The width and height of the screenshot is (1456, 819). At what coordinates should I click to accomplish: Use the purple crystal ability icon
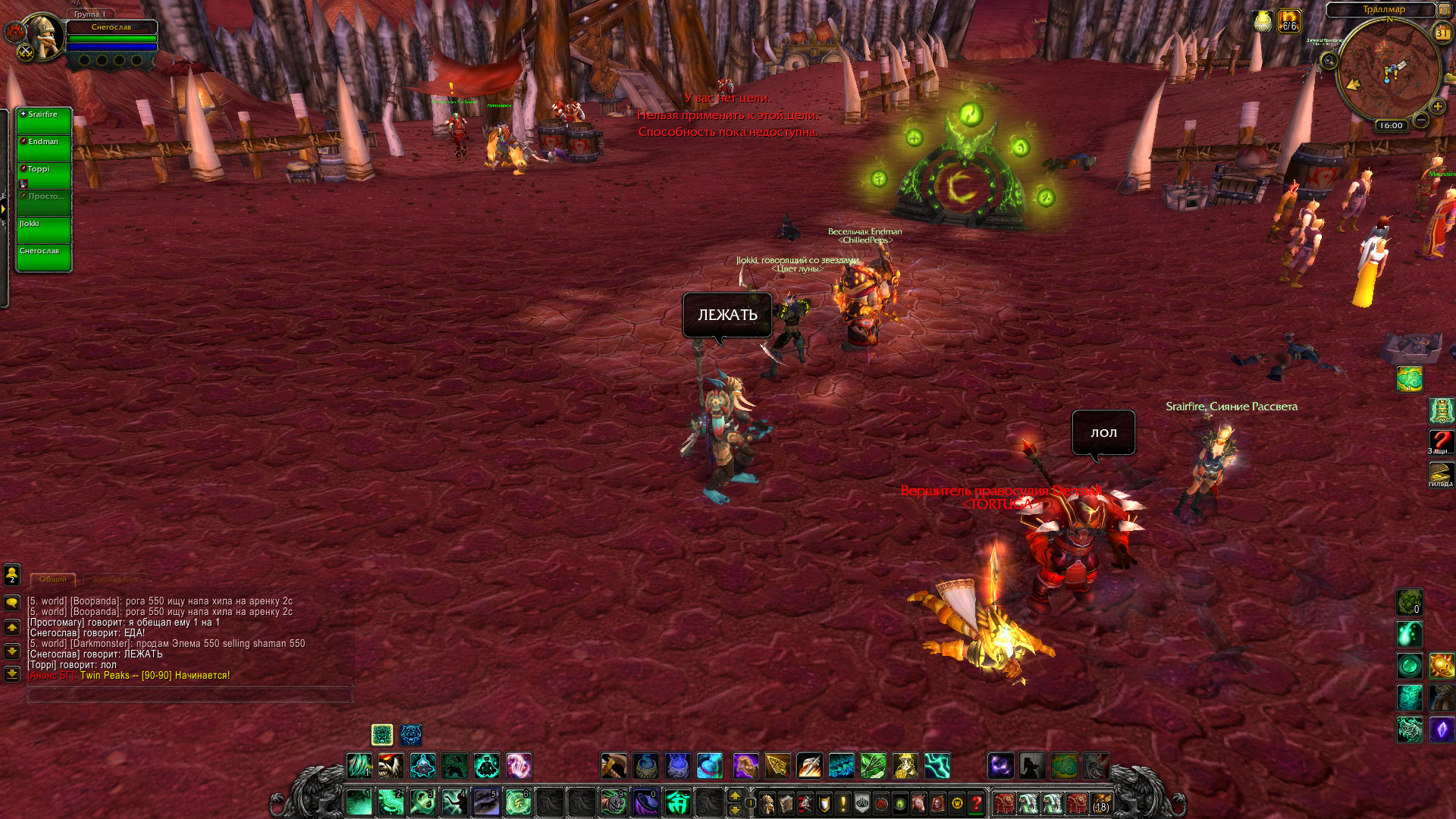click(1441, 730)
